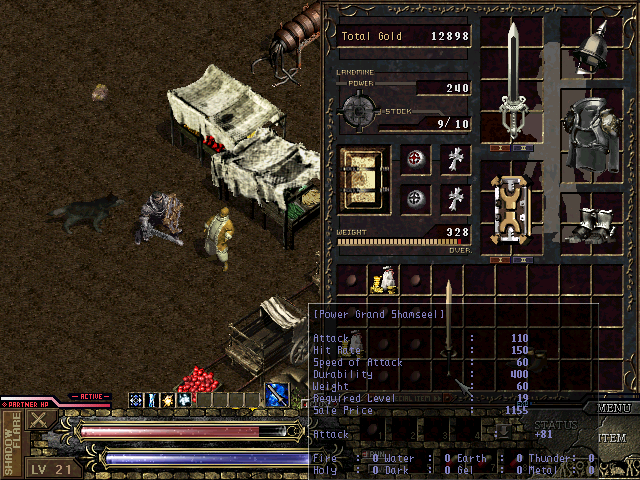640x480 pixels.
Task: Select the first blue target skill in hotbar
Action: [135, 400]
